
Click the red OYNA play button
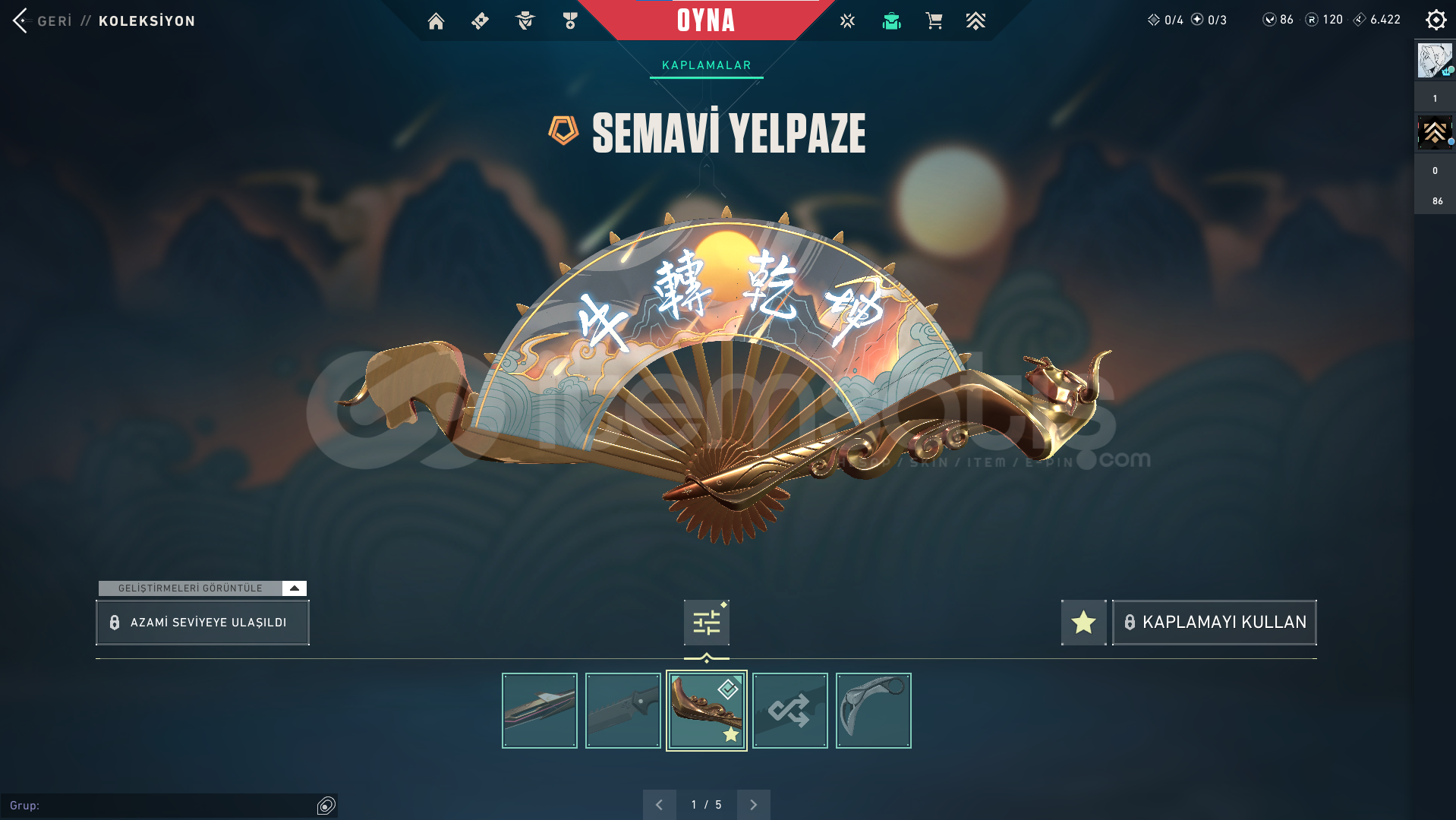[x=705, y=20]
